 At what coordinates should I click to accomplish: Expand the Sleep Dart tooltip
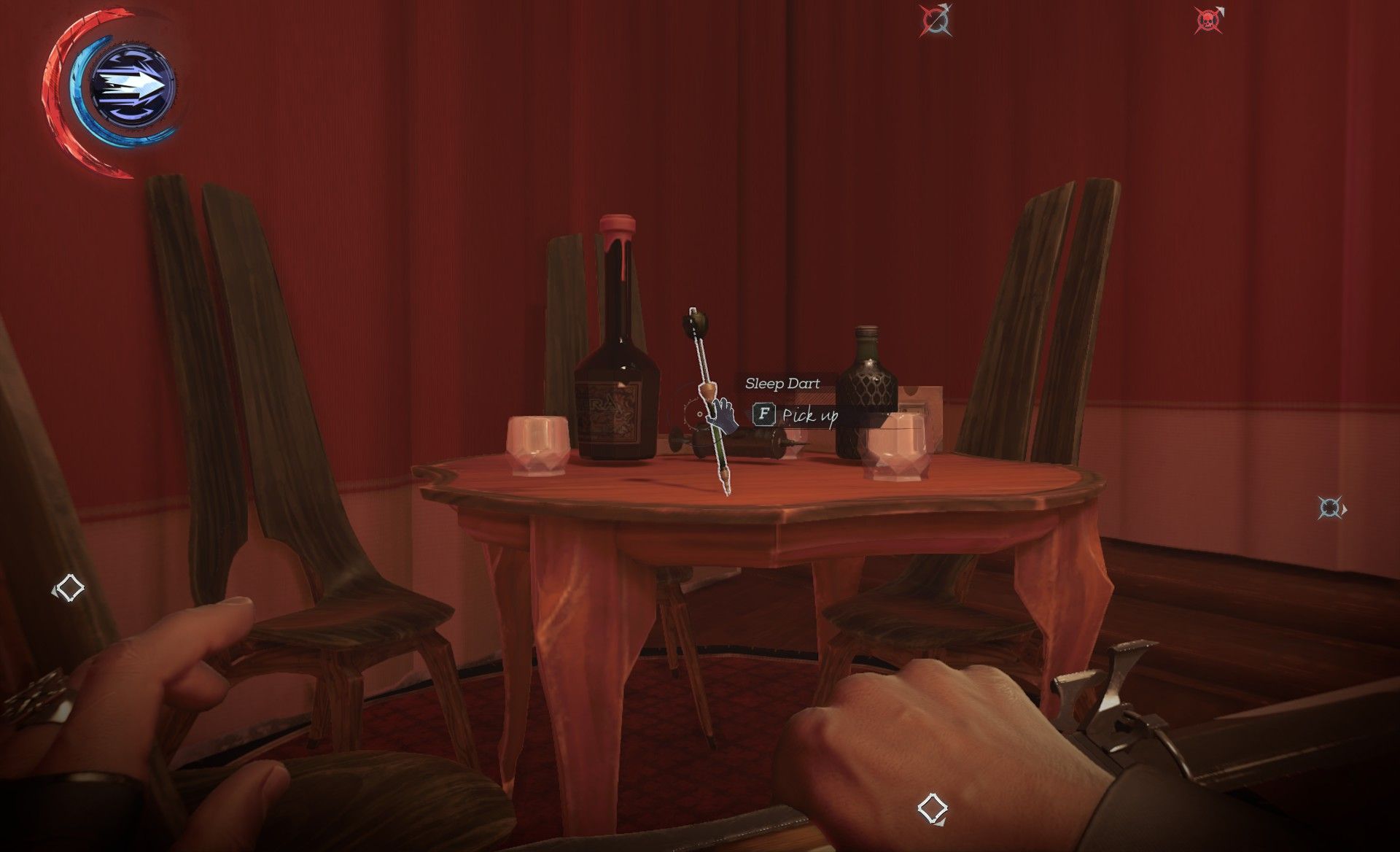pyautogui.click(x=782, y=383)
